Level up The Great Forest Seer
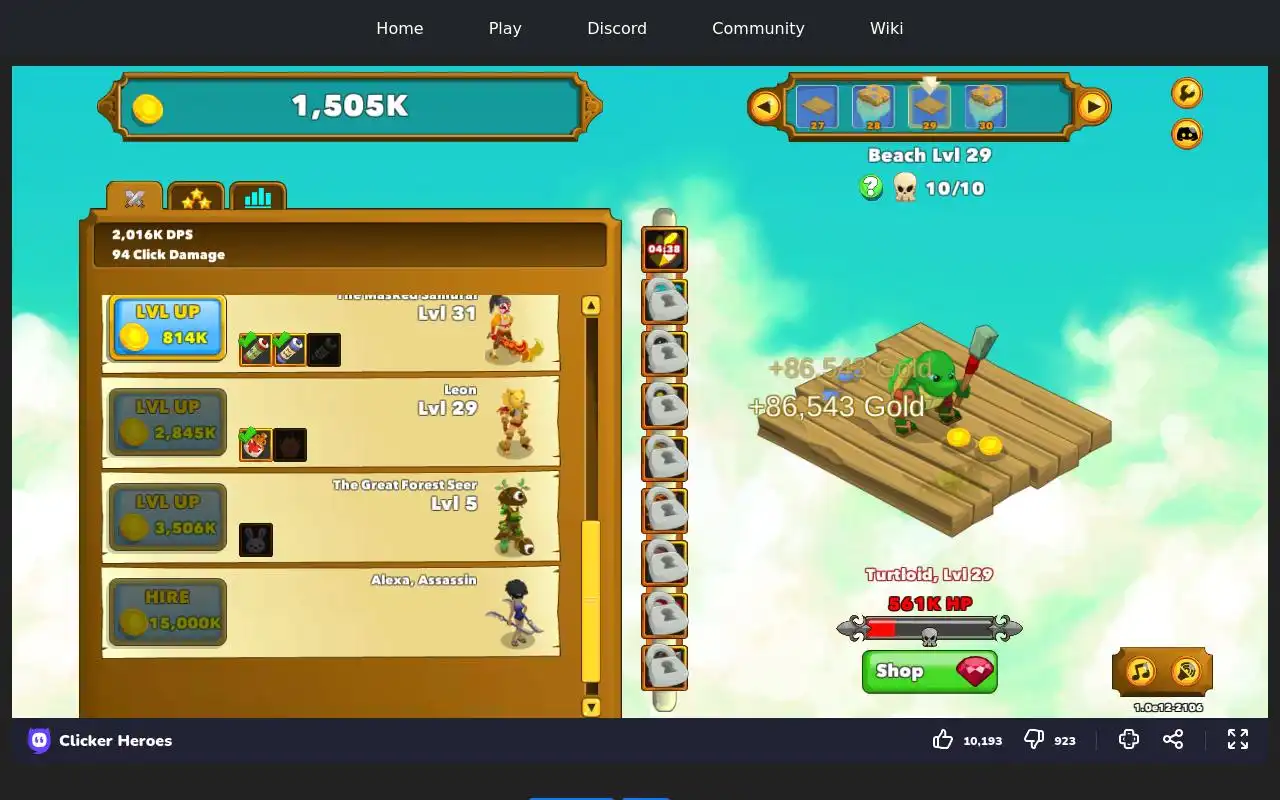 point(167,517)
